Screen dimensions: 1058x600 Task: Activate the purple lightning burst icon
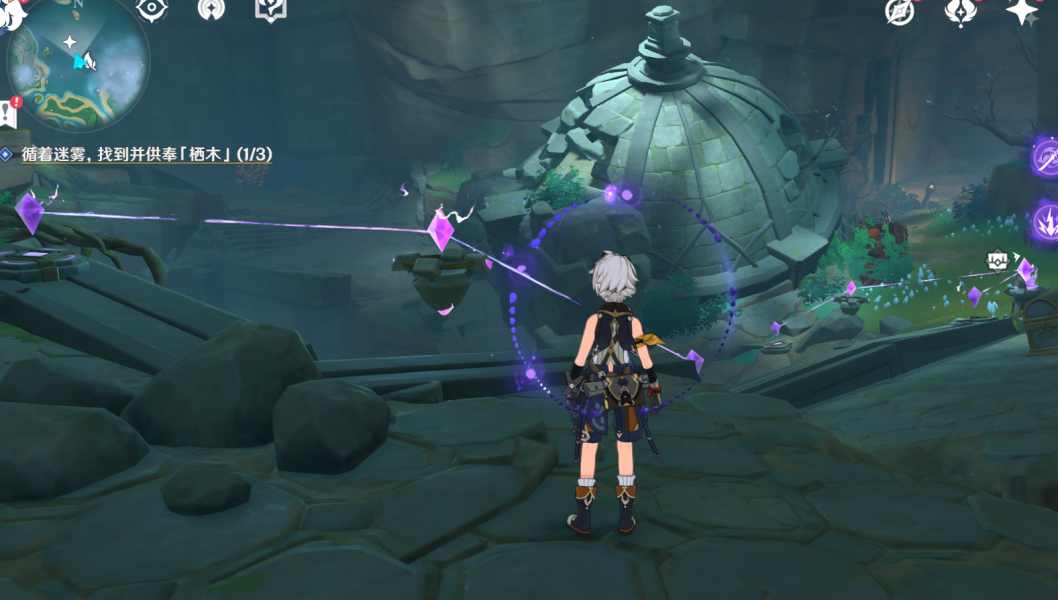(x=1047, y=220)
